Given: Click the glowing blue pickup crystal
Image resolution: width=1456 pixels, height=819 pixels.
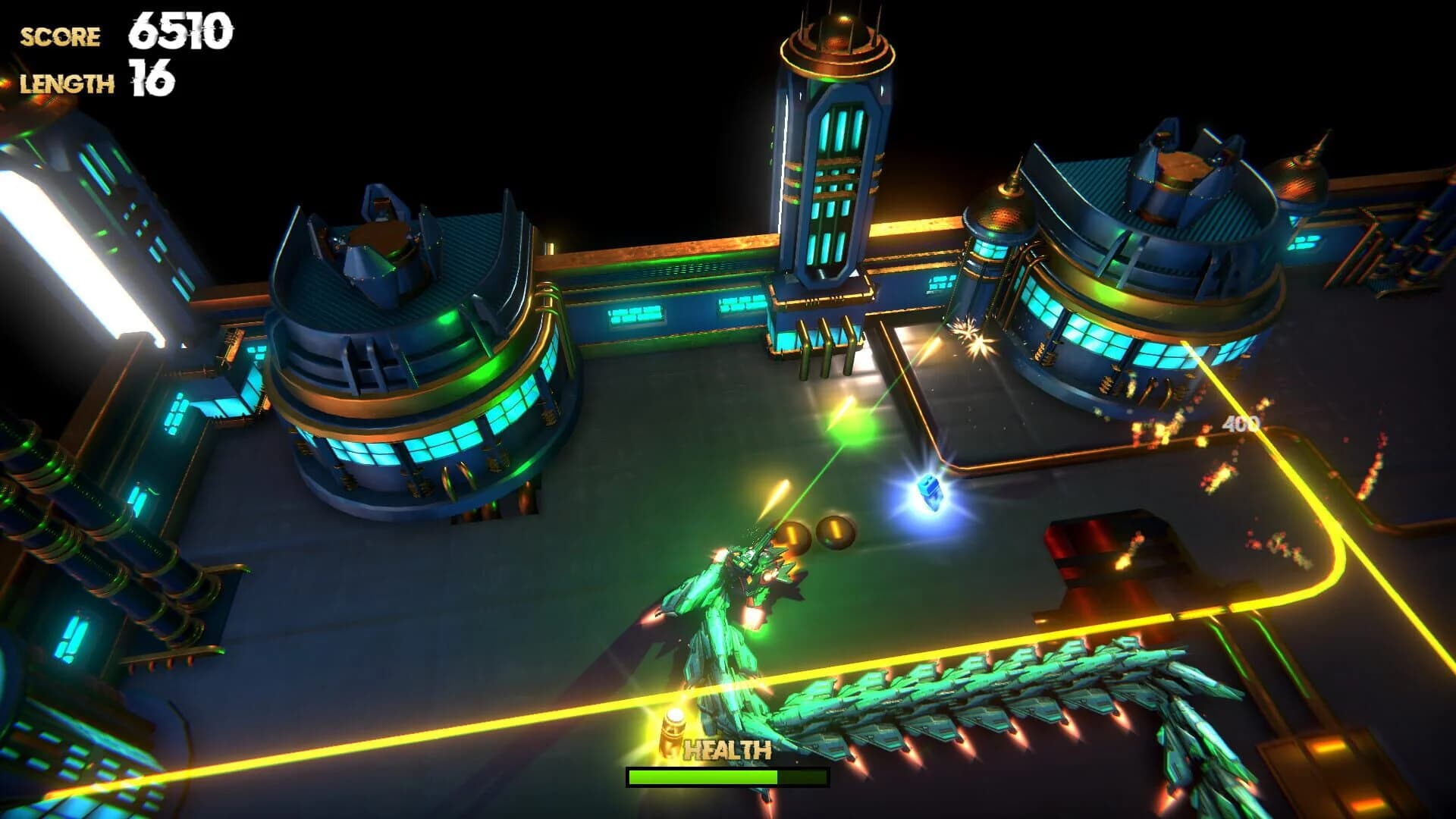Looking at the screenshot, I should [929, 493].
